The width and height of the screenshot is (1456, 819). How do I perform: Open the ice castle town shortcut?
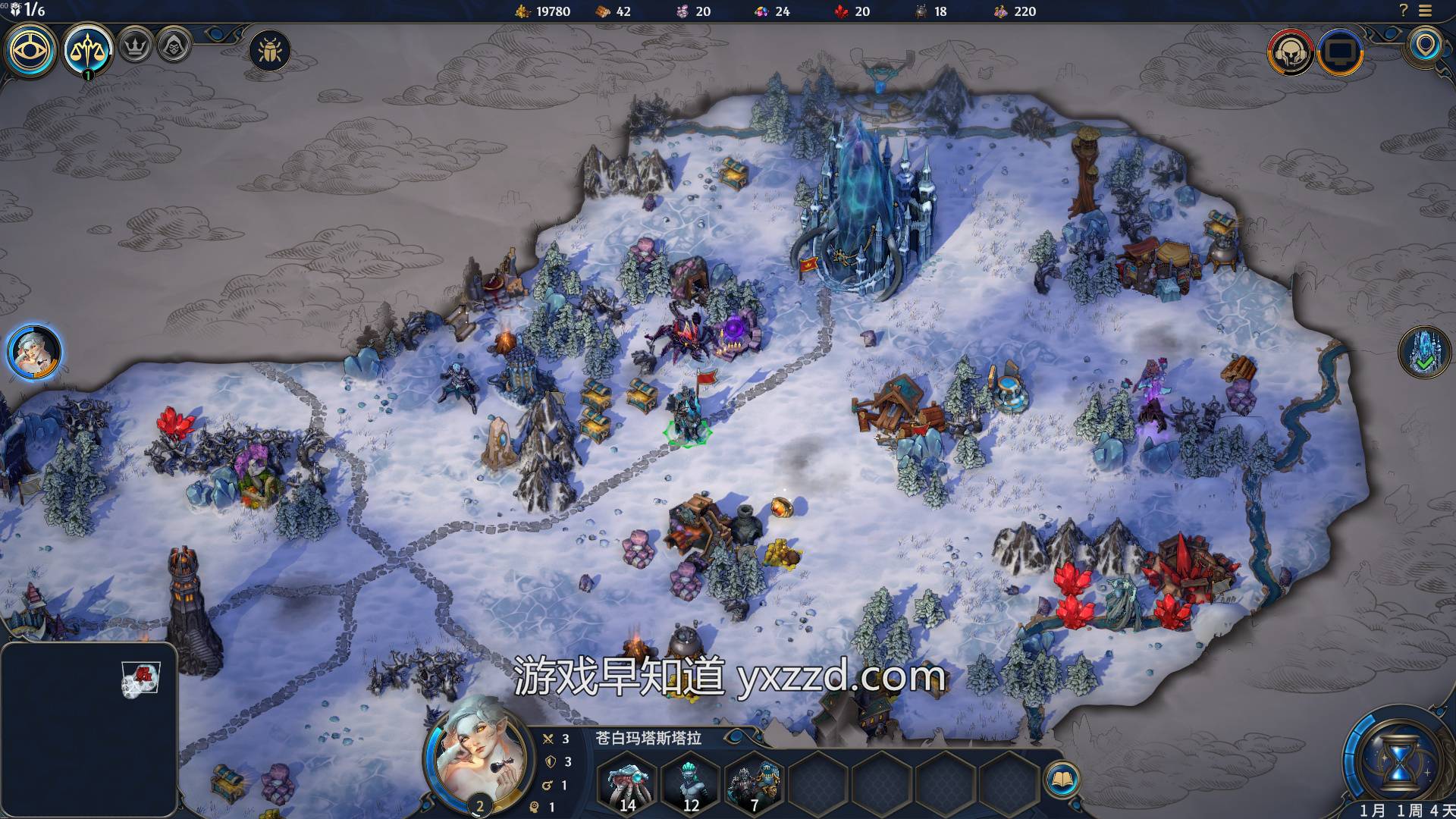(1423, 352)
